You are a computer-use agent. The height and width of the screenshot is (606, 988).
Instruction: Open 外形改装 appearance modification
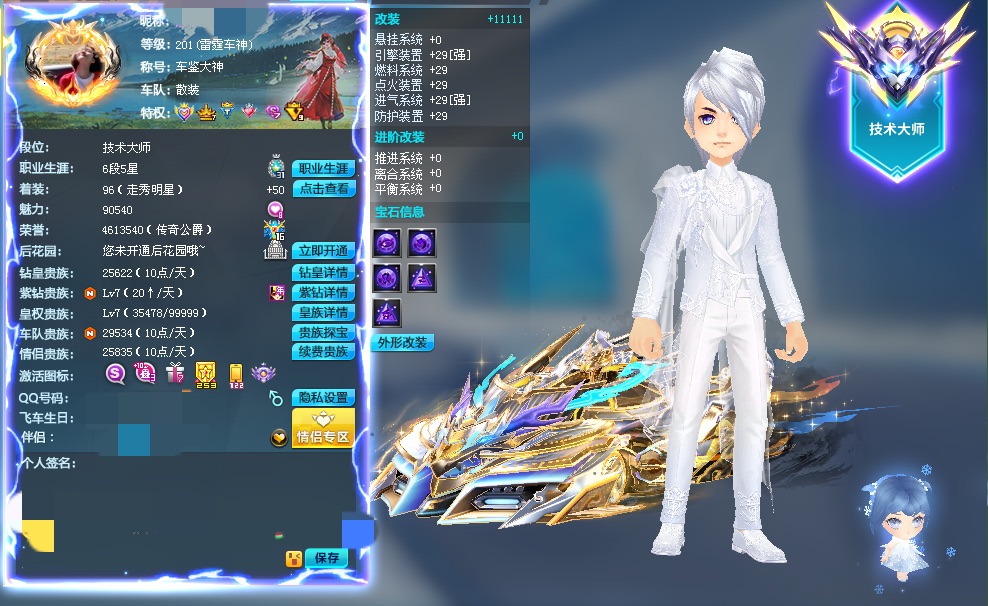[x=402, y=343]
